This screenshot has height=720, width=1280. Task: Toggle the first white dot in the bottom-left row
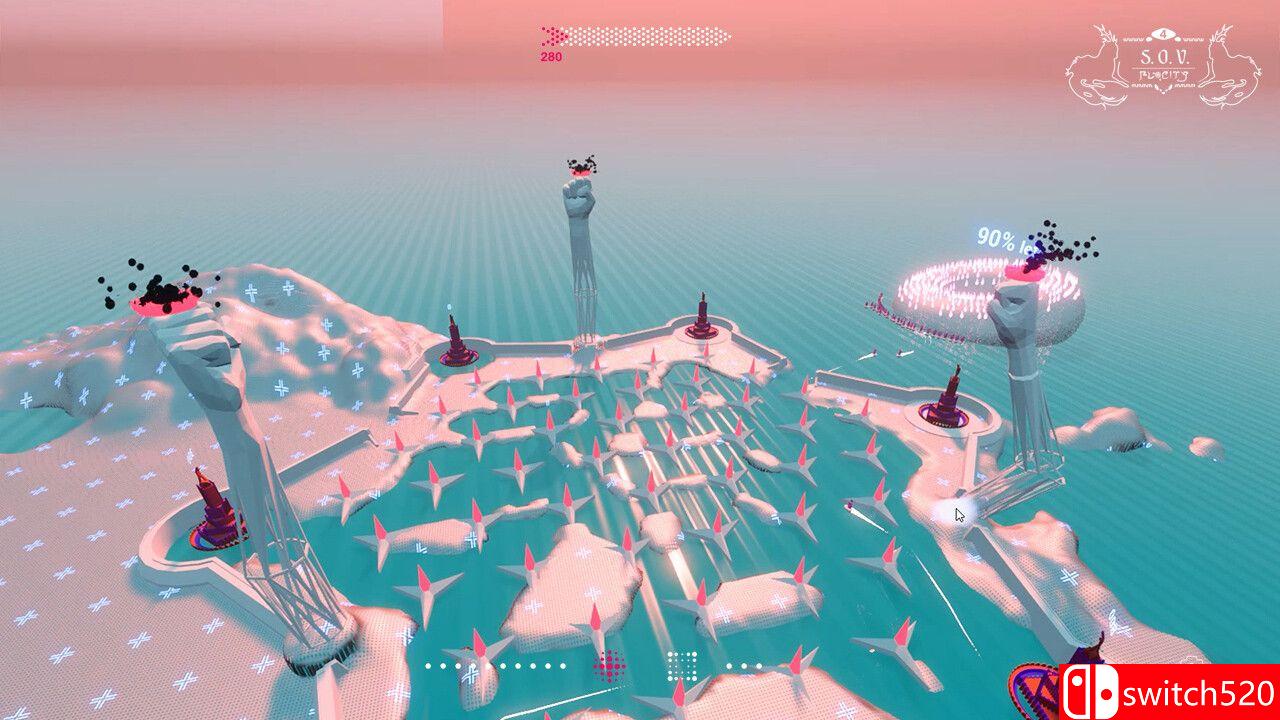pyautogui.click(x=428, y=665)
